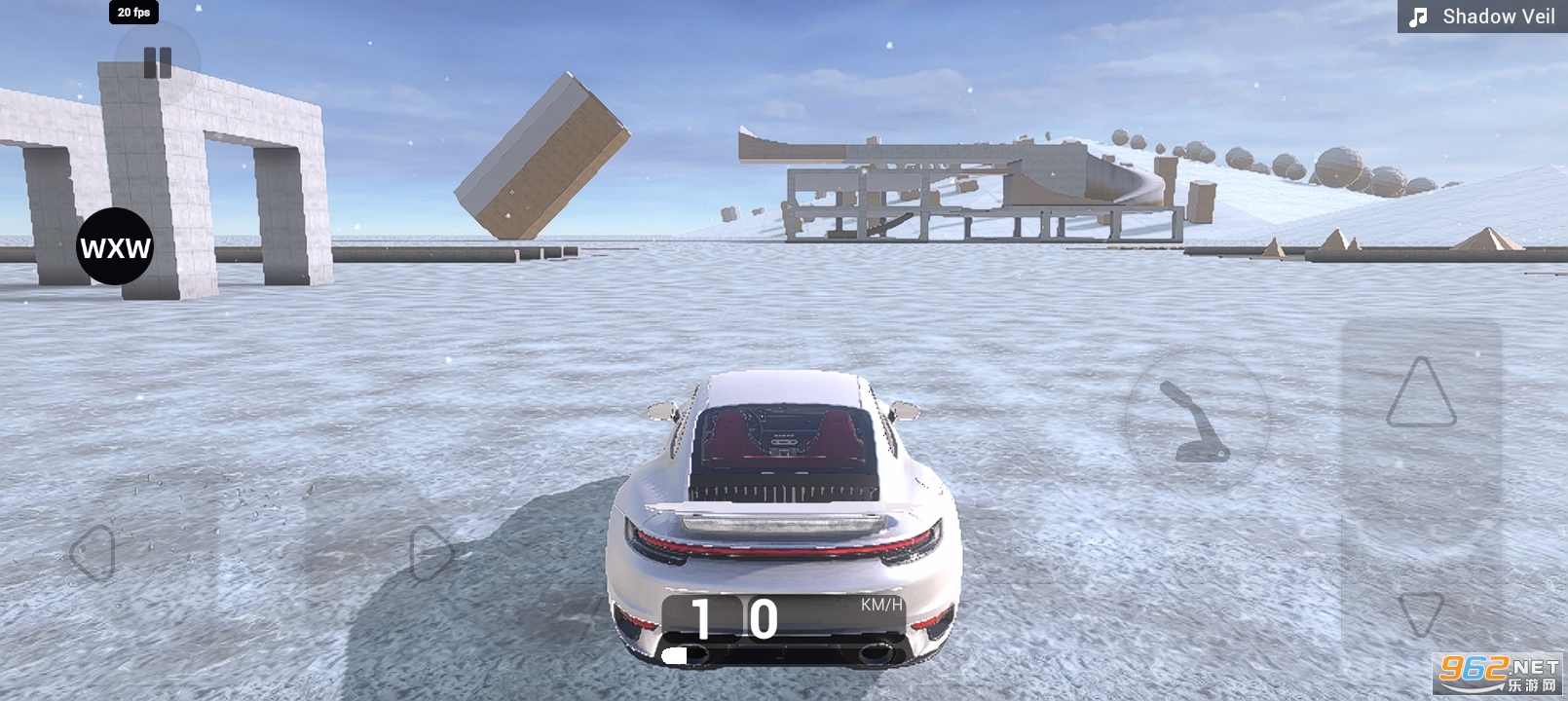Tap the black WXW circle button
Viewport: 1568px width, 701px height.
(115, 247)
